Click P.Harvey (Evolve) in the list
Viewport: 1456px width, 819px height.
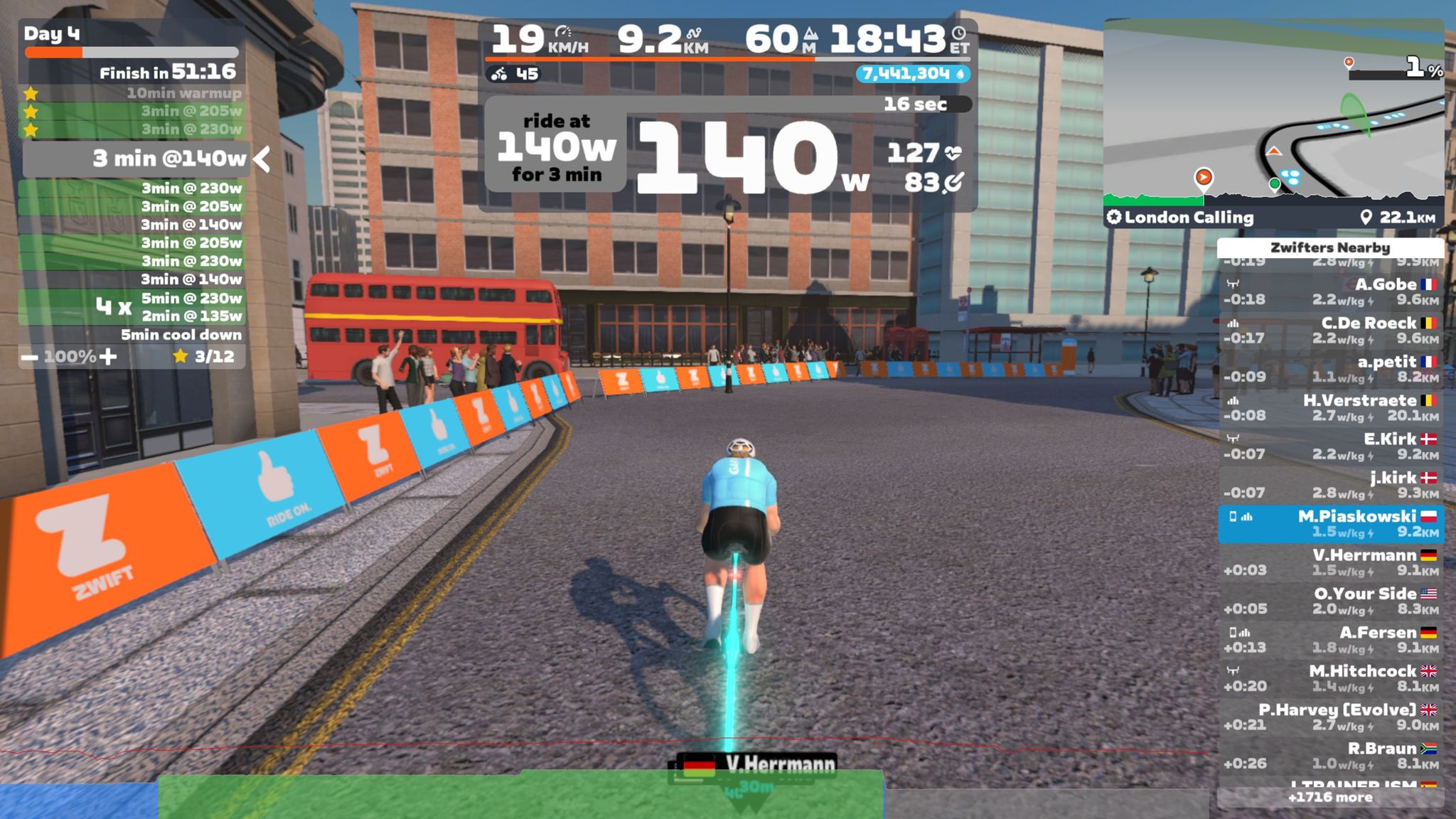point(1330,717)
